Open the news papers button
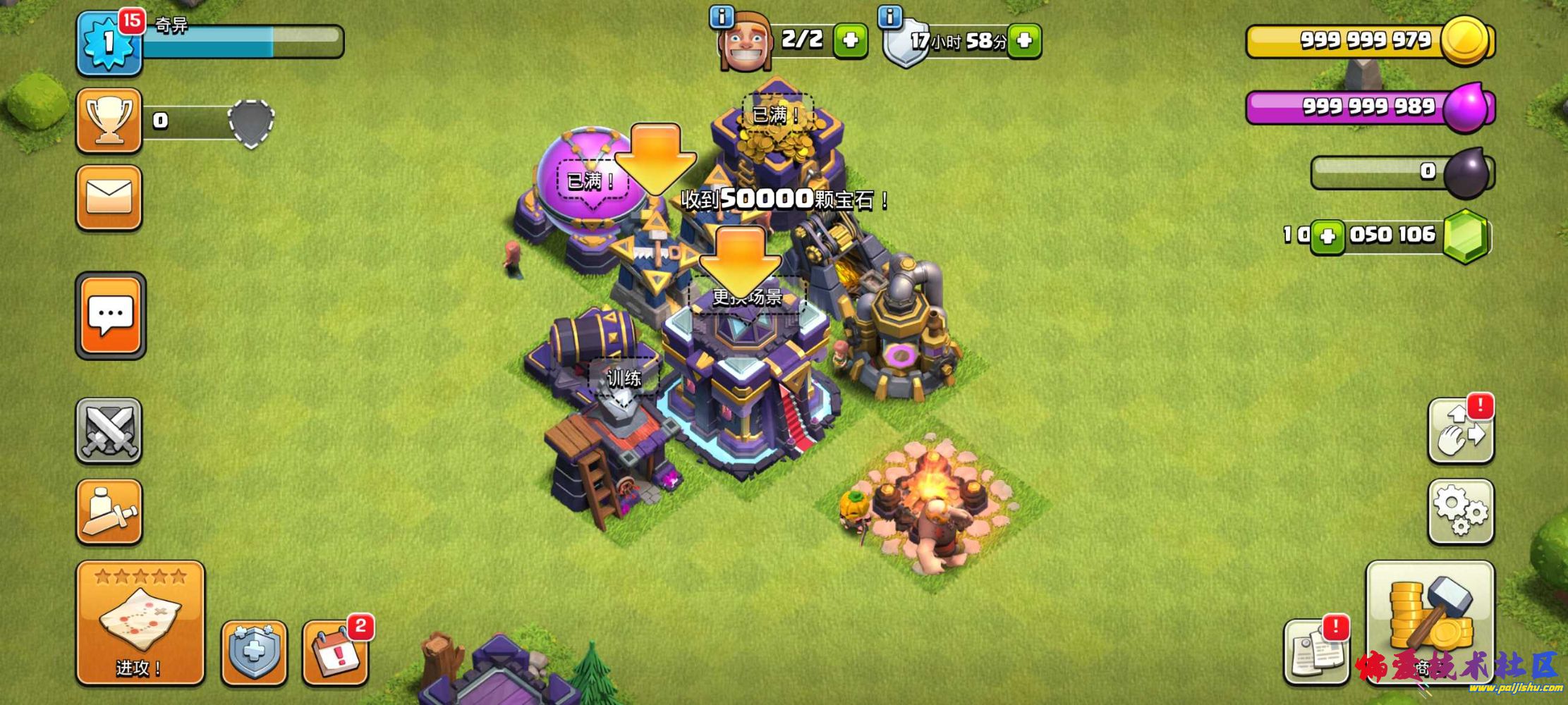1568x705 pixels. tap(1315, 652)
